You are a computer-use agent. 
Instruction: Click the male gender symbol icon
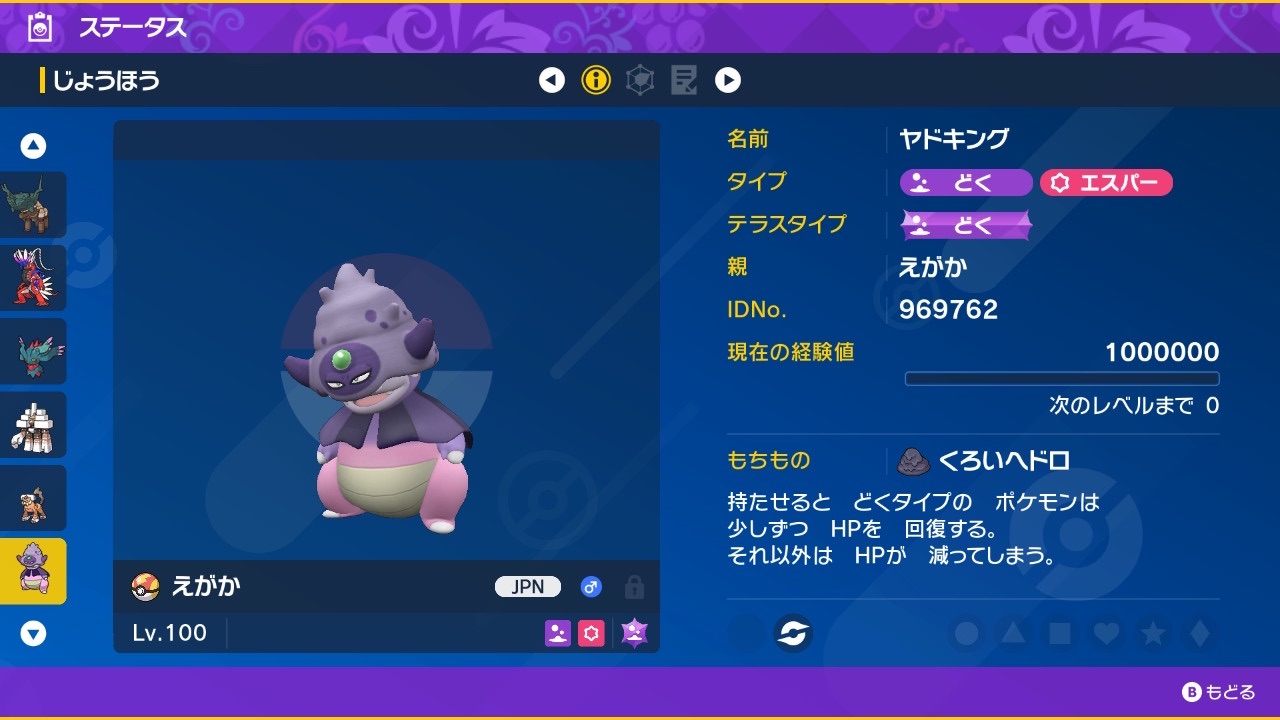(x=591, y=587)
